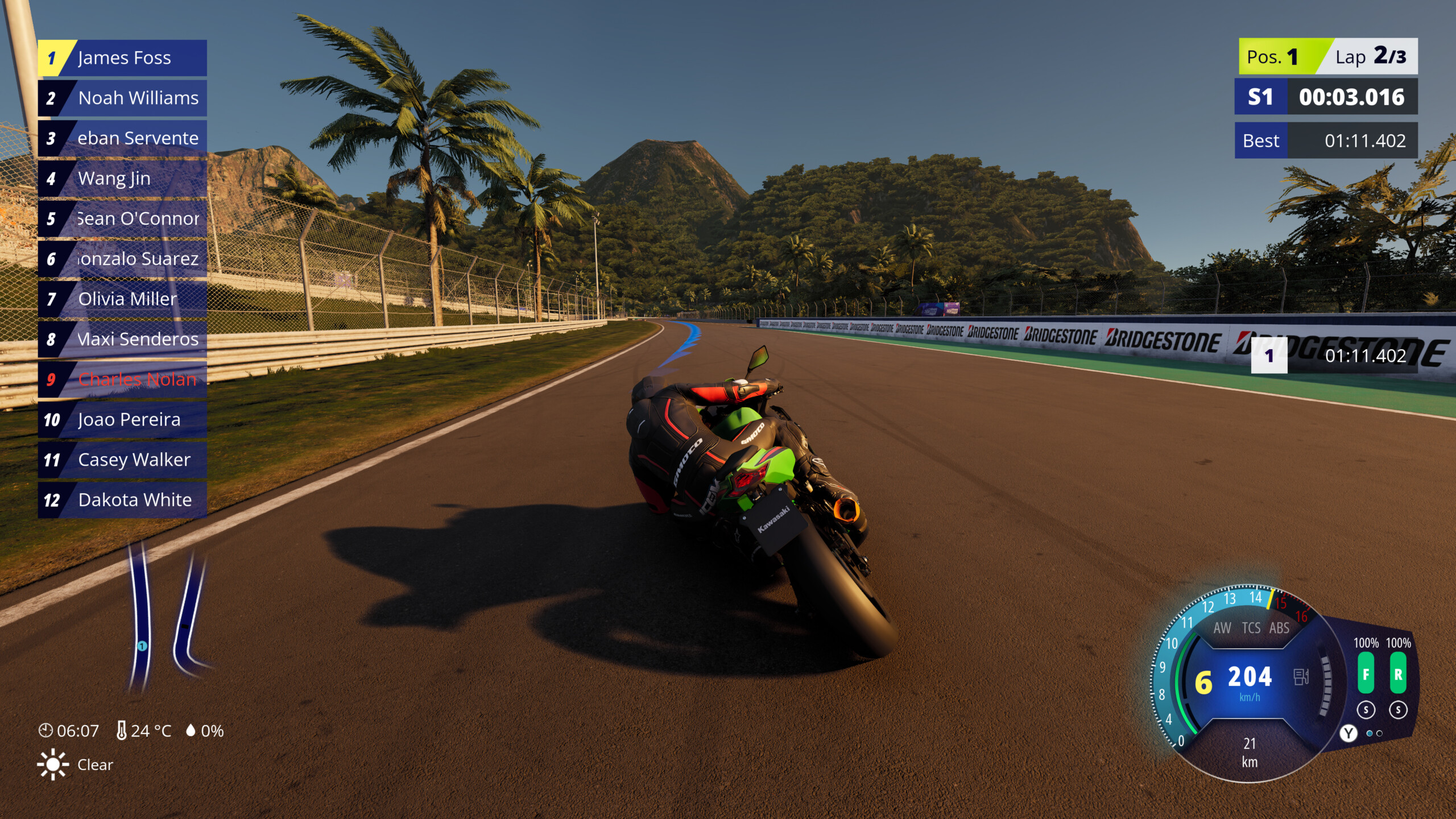Toggle the TCS indicator on the dashboard

click(1251, 628)
